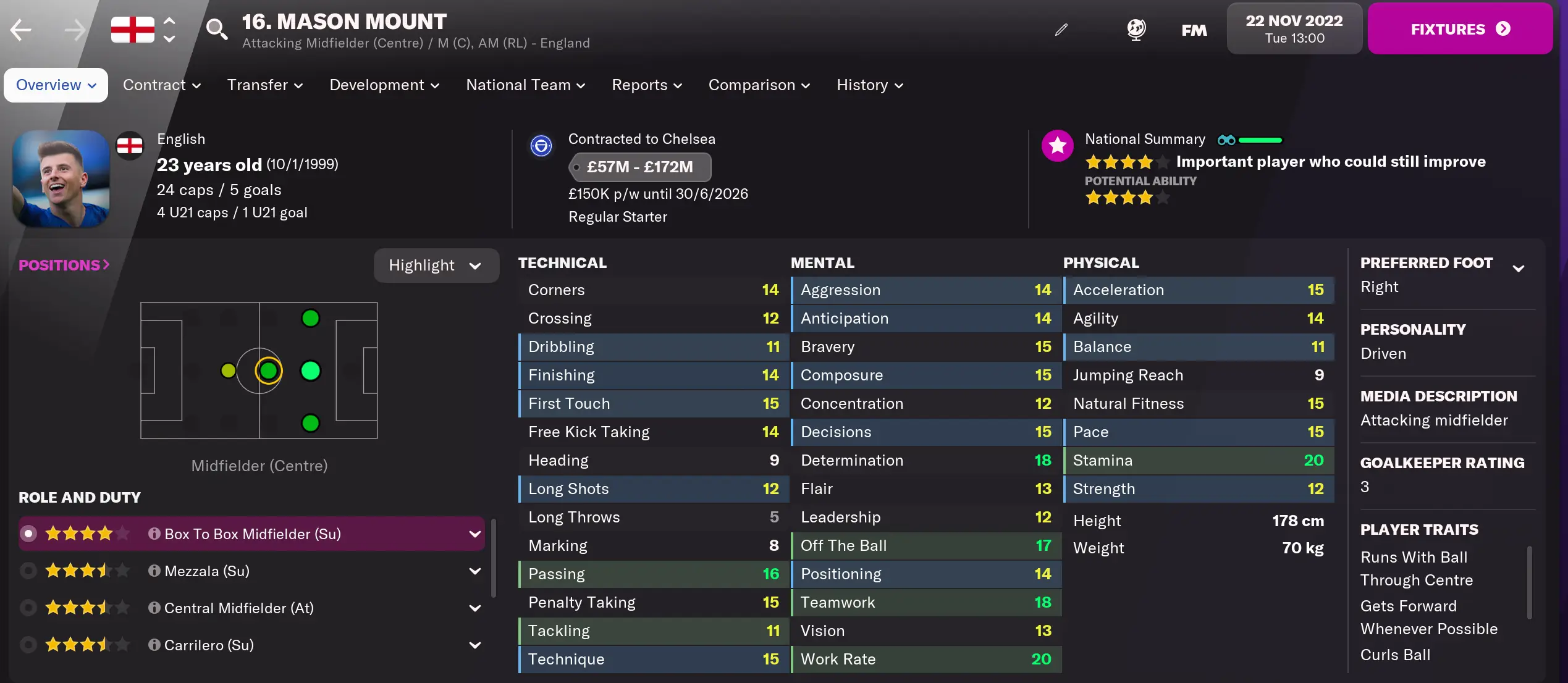Open the world/globe news icon
Image resolution: width=1568 pixels, height=683 pixels.
tap(1137, 29)
